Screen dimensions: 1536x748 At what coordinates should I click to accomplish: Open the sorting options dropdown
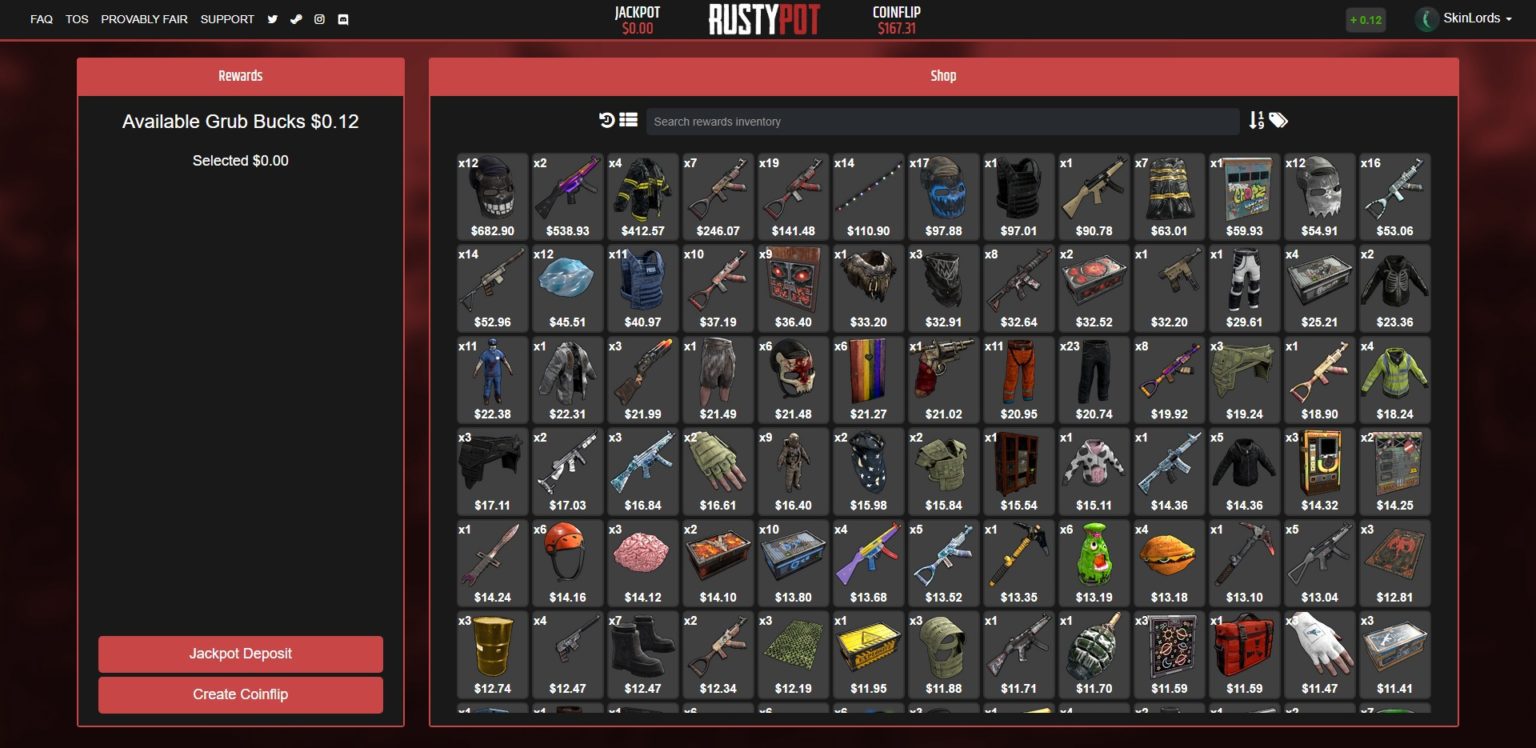[x=1257, y=120]
